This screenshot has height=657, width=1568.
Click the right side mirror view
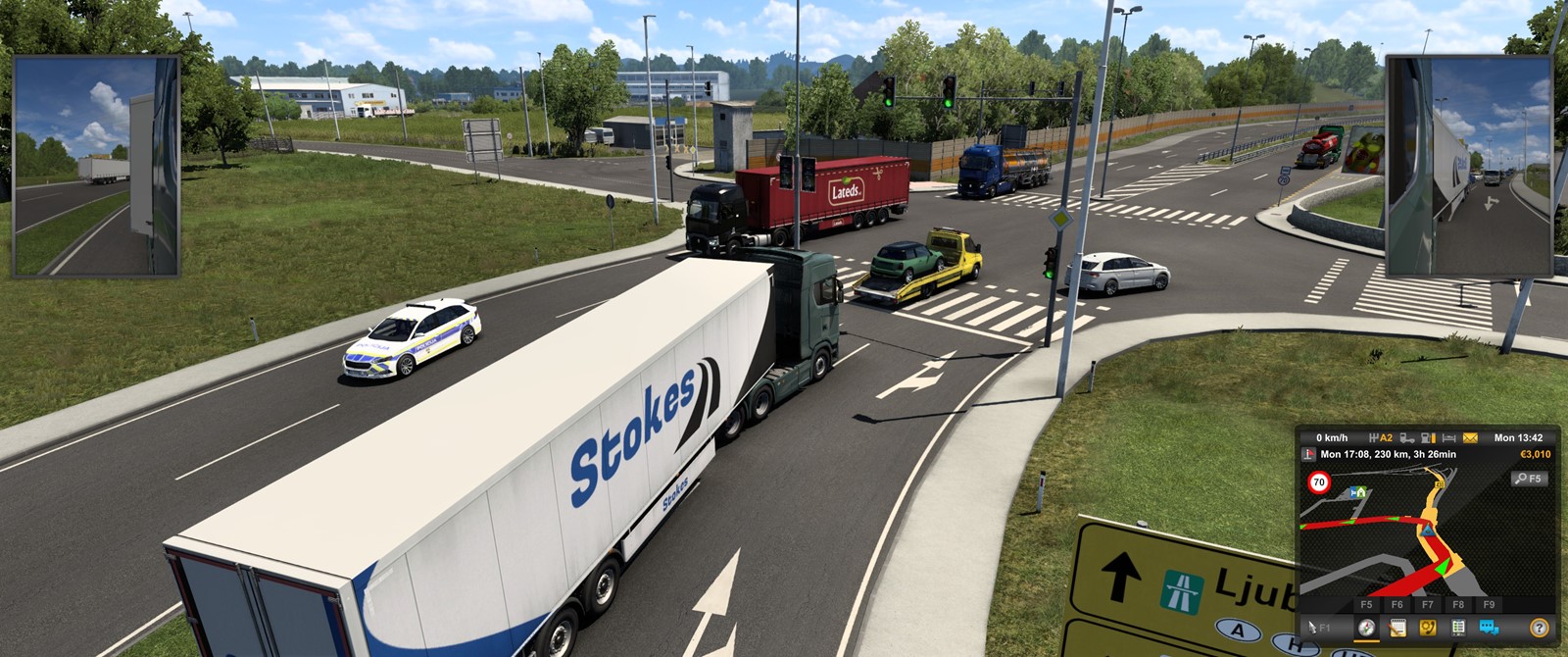[1468, 167]
